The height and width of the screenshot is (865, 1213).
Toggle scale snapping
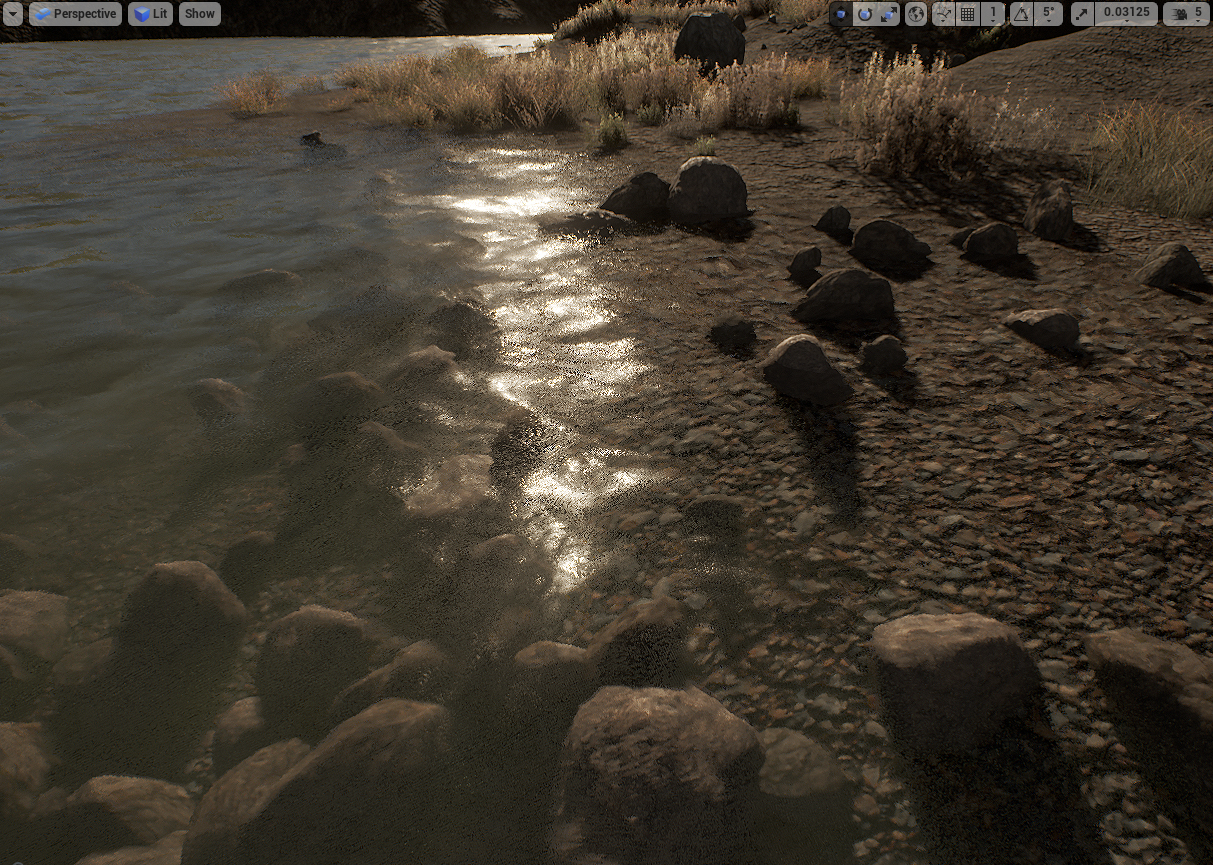point(1082,14)
